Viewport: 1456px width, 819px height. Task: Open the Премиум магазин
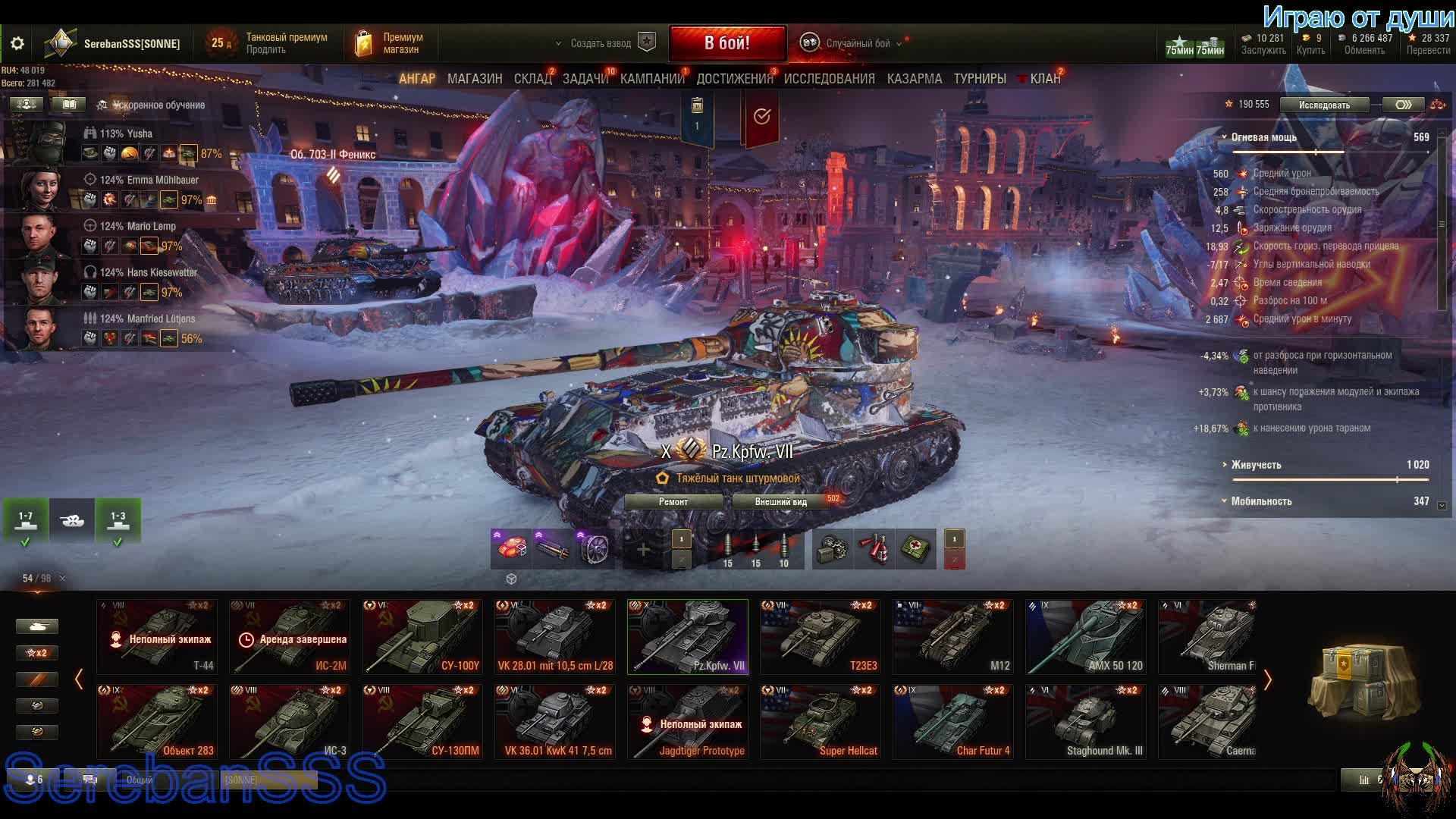[391, 43]
